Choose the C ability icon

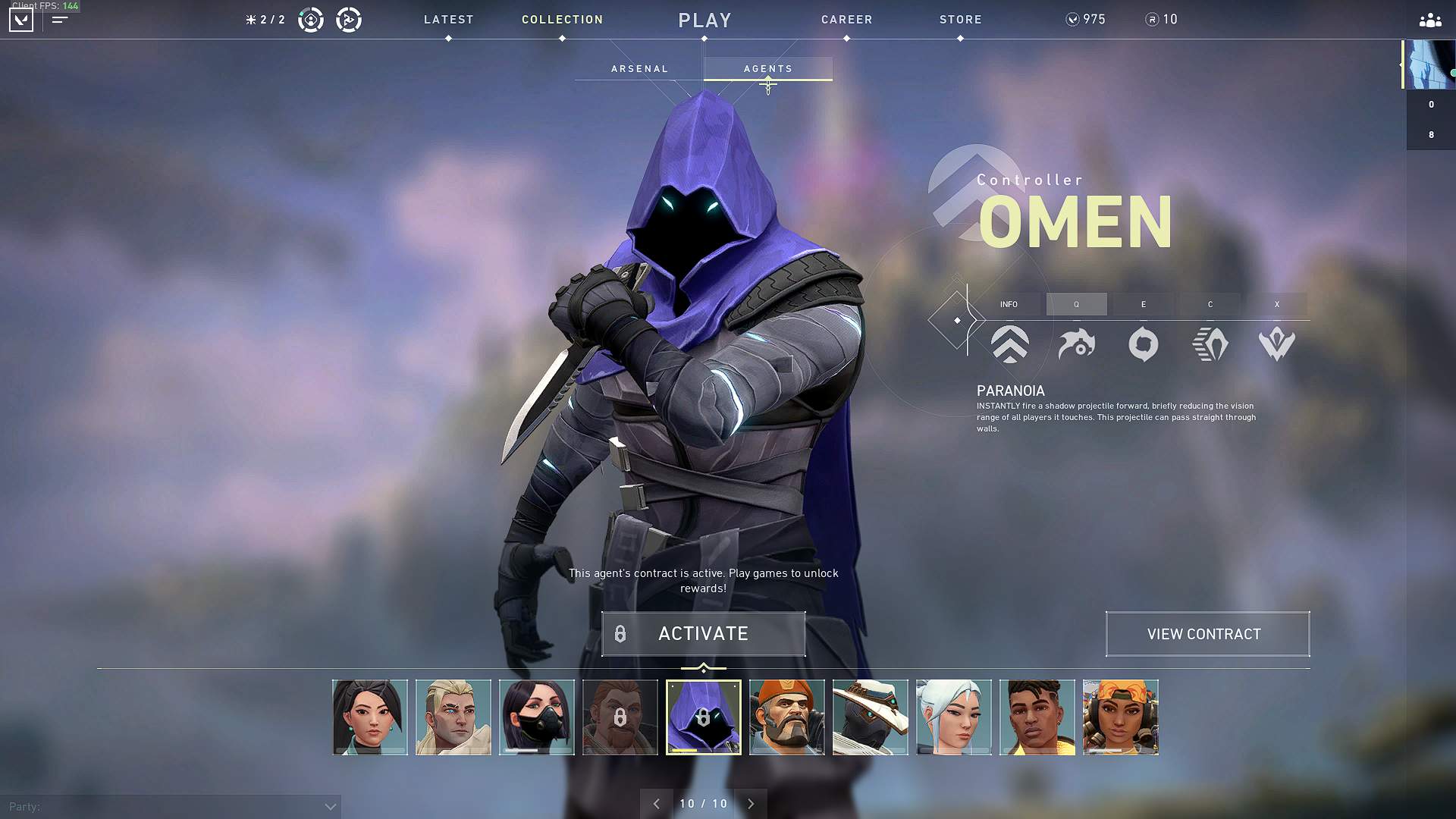click(1210, 344)
